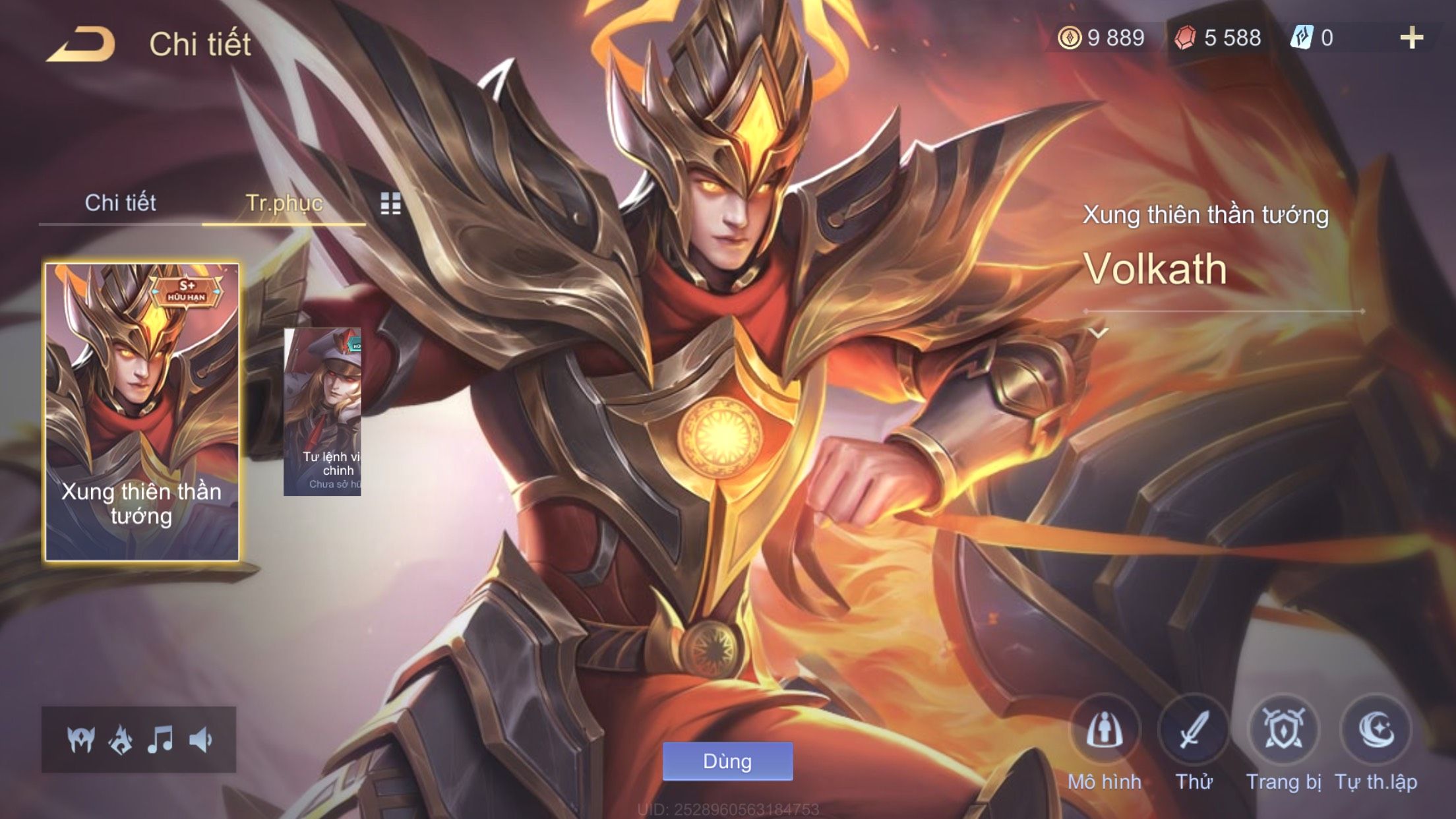Image resolution: width=1456 pixels, height=819 pixels.
Task: Click the speaker sound icon
Action: 200,740
